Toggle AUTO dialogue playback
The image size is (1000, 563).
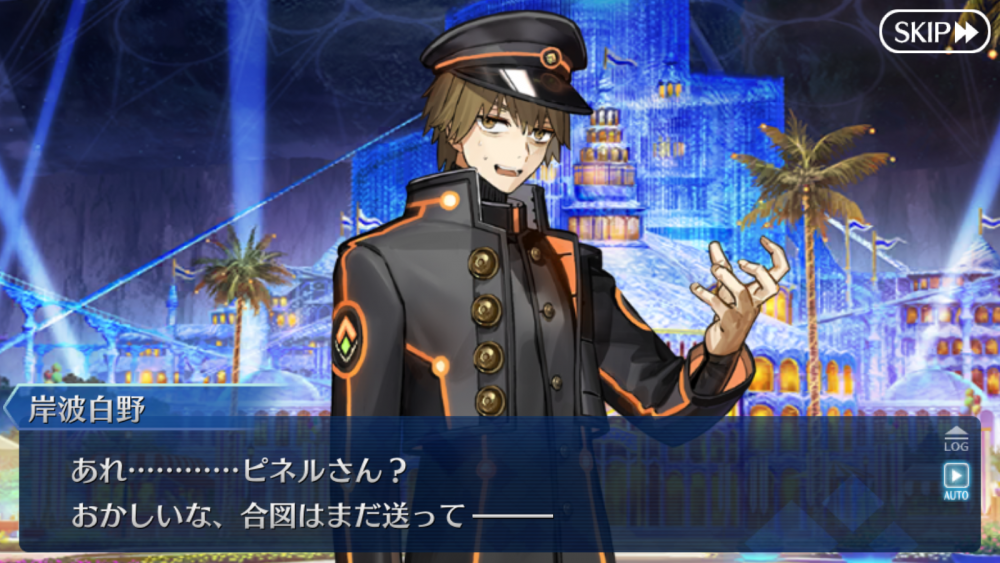[x=955, y=480]
